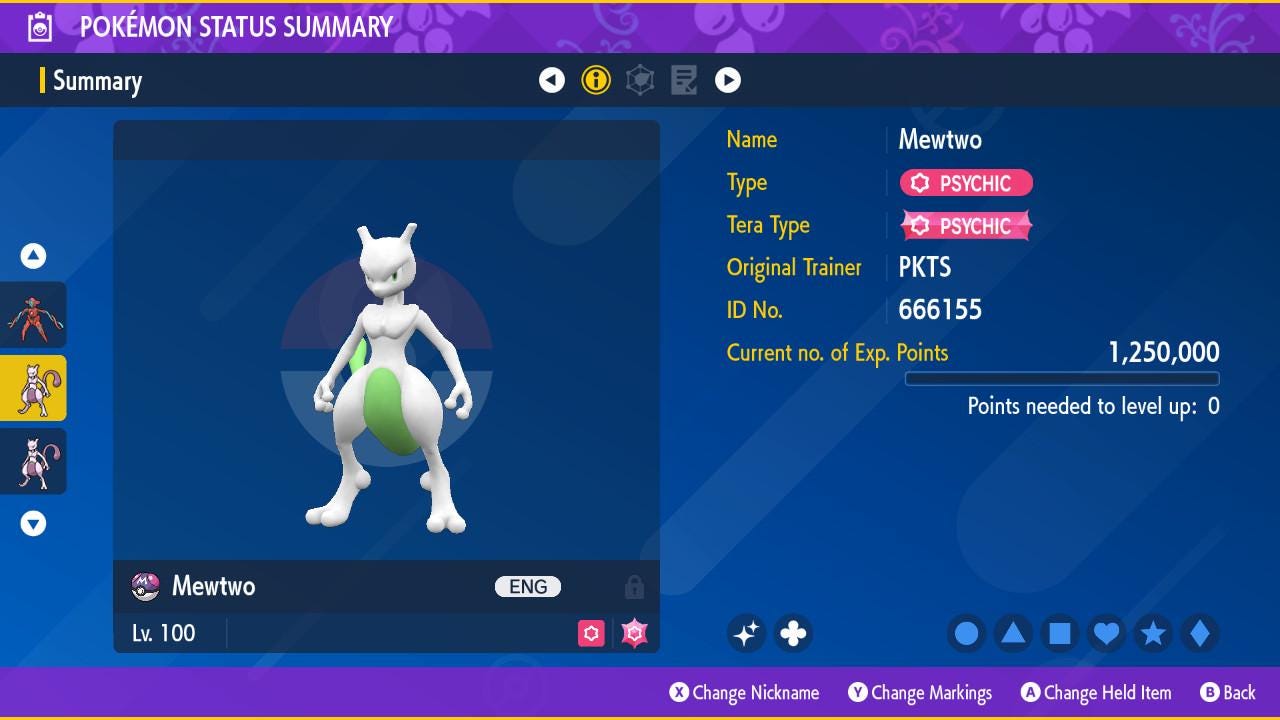Screen dimensions: 1280x720
Task: Toggle the heart marking
Action: pos(1106,633)
